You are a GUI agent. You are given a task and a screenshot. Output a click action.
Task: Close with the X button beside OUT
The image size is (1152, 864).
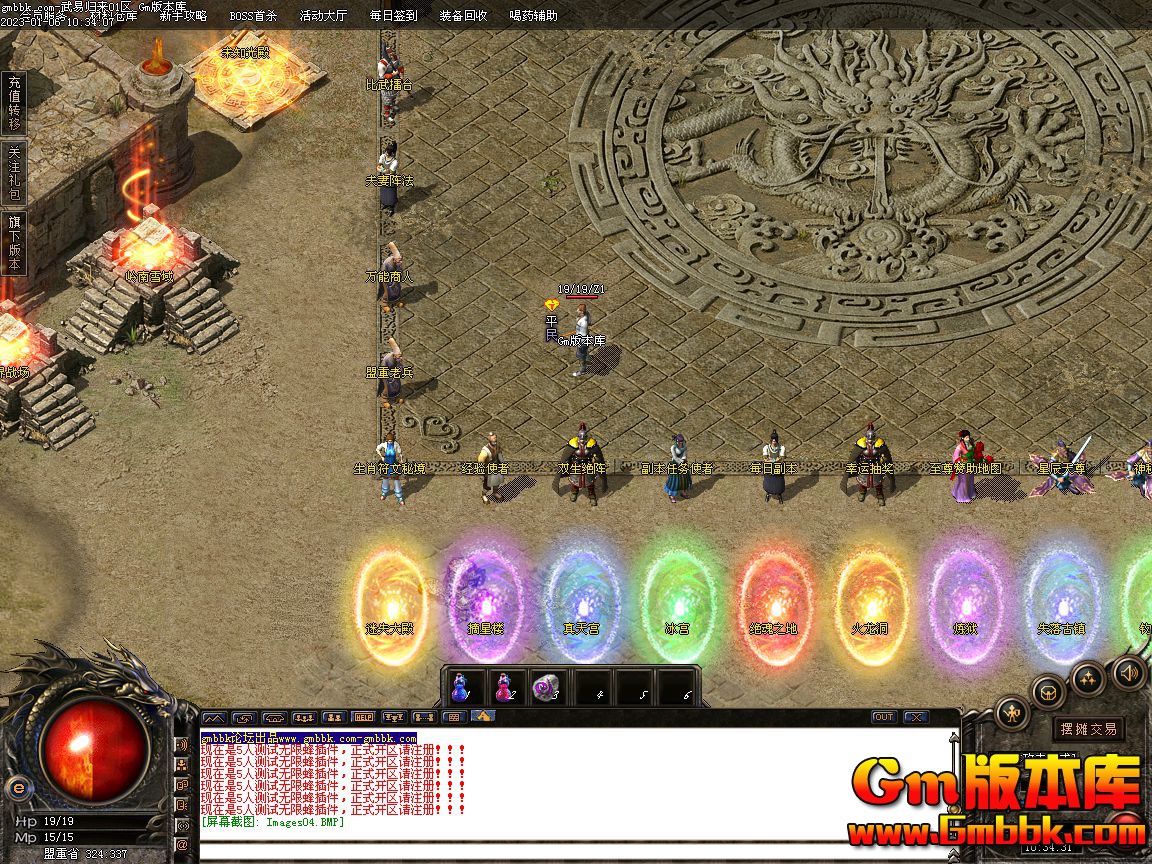tap(915, 717)
